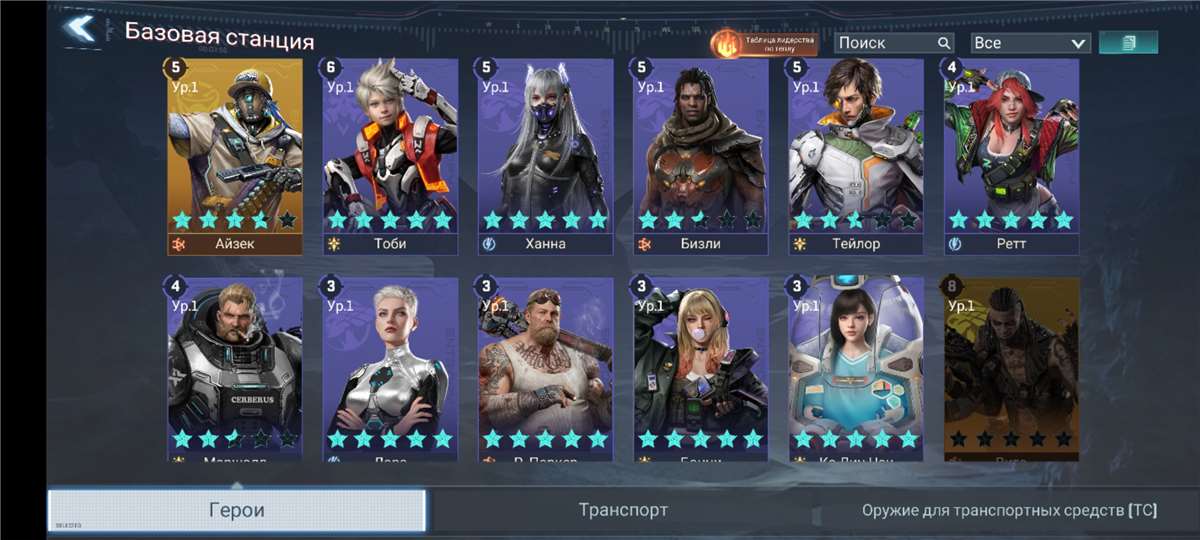
Task: Pick the dark-haired girl in blue pod card
Action: (855, 368)
